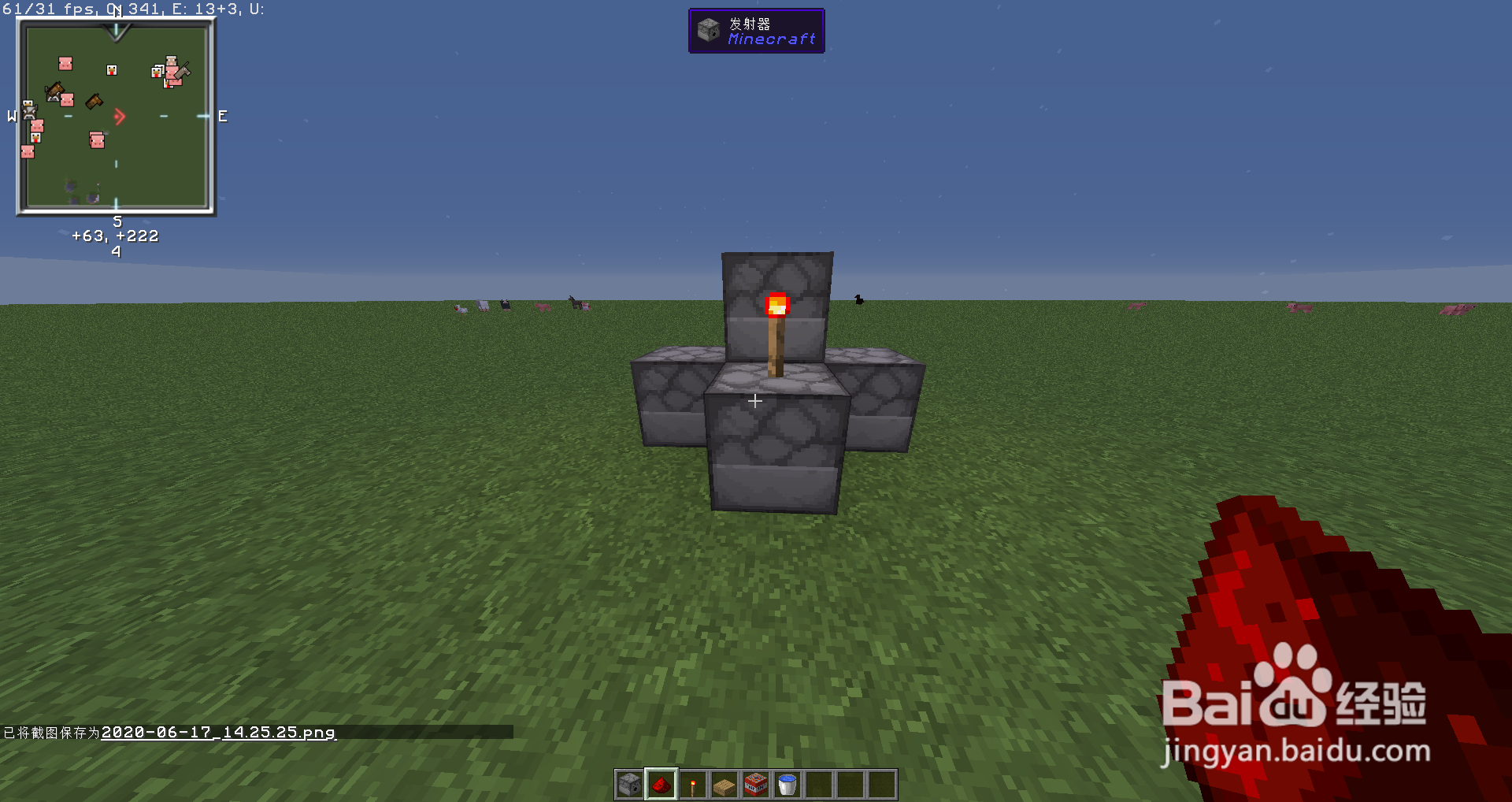Click the dispenser icon in the 发射器 tooltip
Screen dimensions: 1512x802
[x=708, y=30]
